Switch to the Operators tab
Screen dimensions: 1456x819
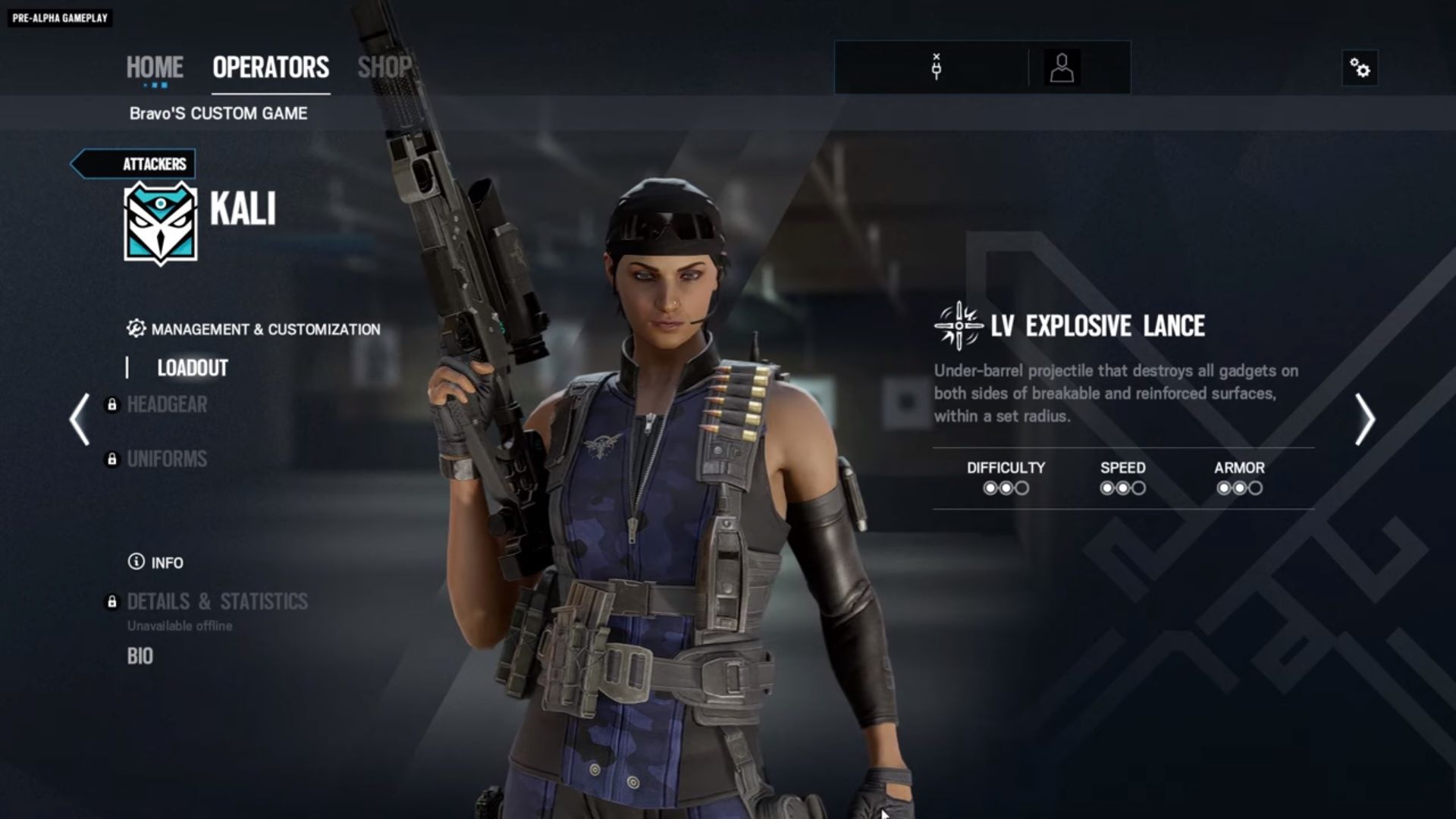tap(270, 67)
